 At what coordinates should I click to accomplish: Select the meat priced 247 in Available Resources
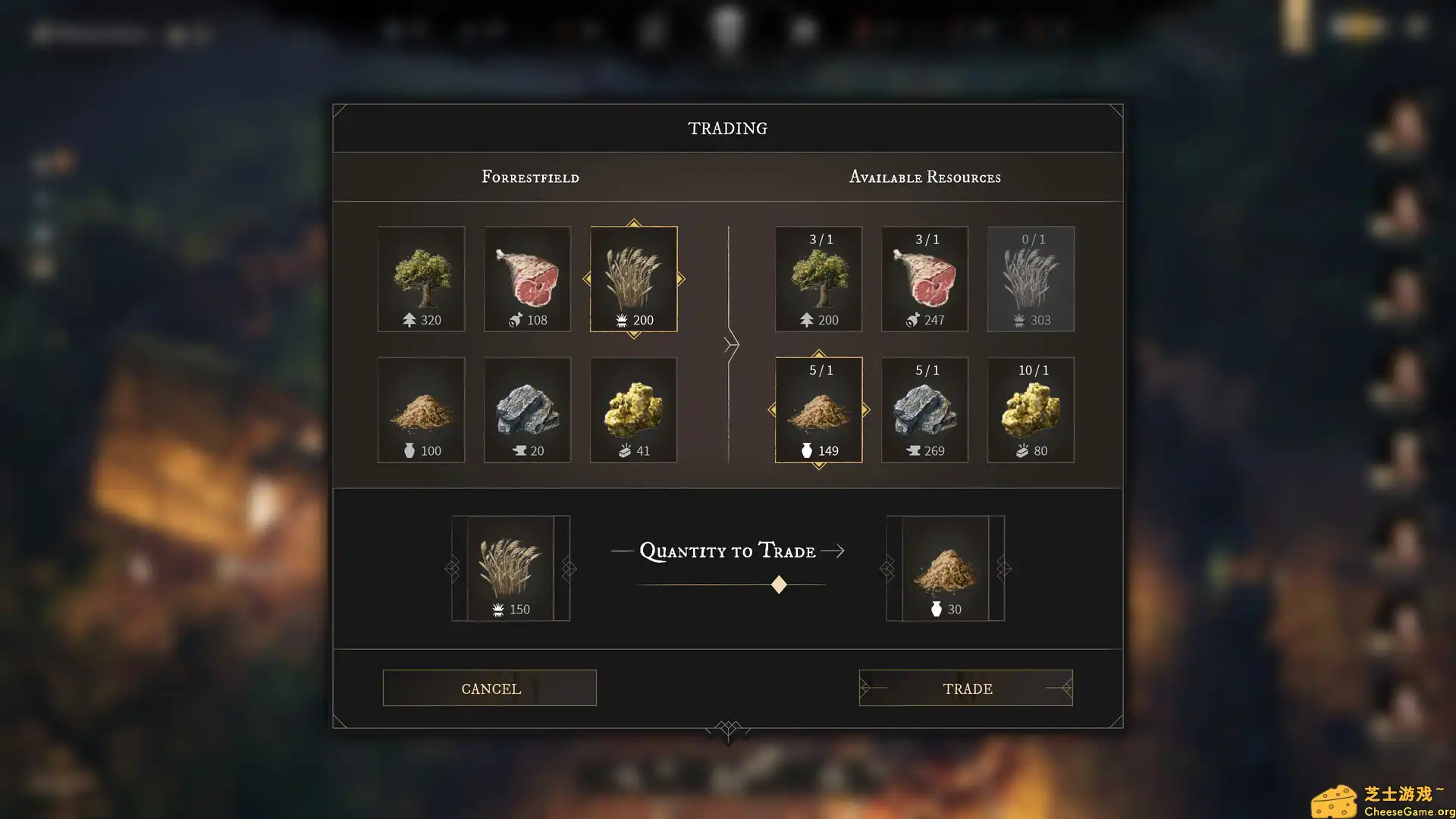point(924,278)
